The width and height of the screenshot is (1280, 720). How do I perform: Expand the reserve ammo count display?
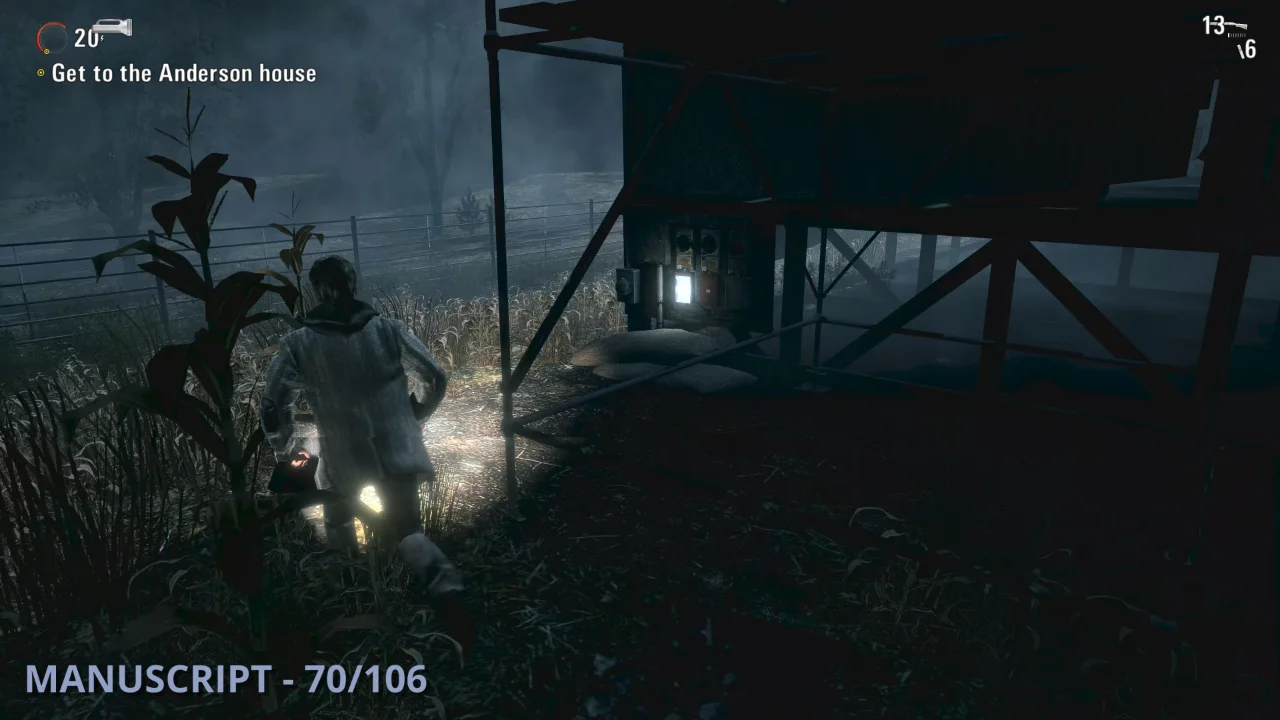(1248, 48)
